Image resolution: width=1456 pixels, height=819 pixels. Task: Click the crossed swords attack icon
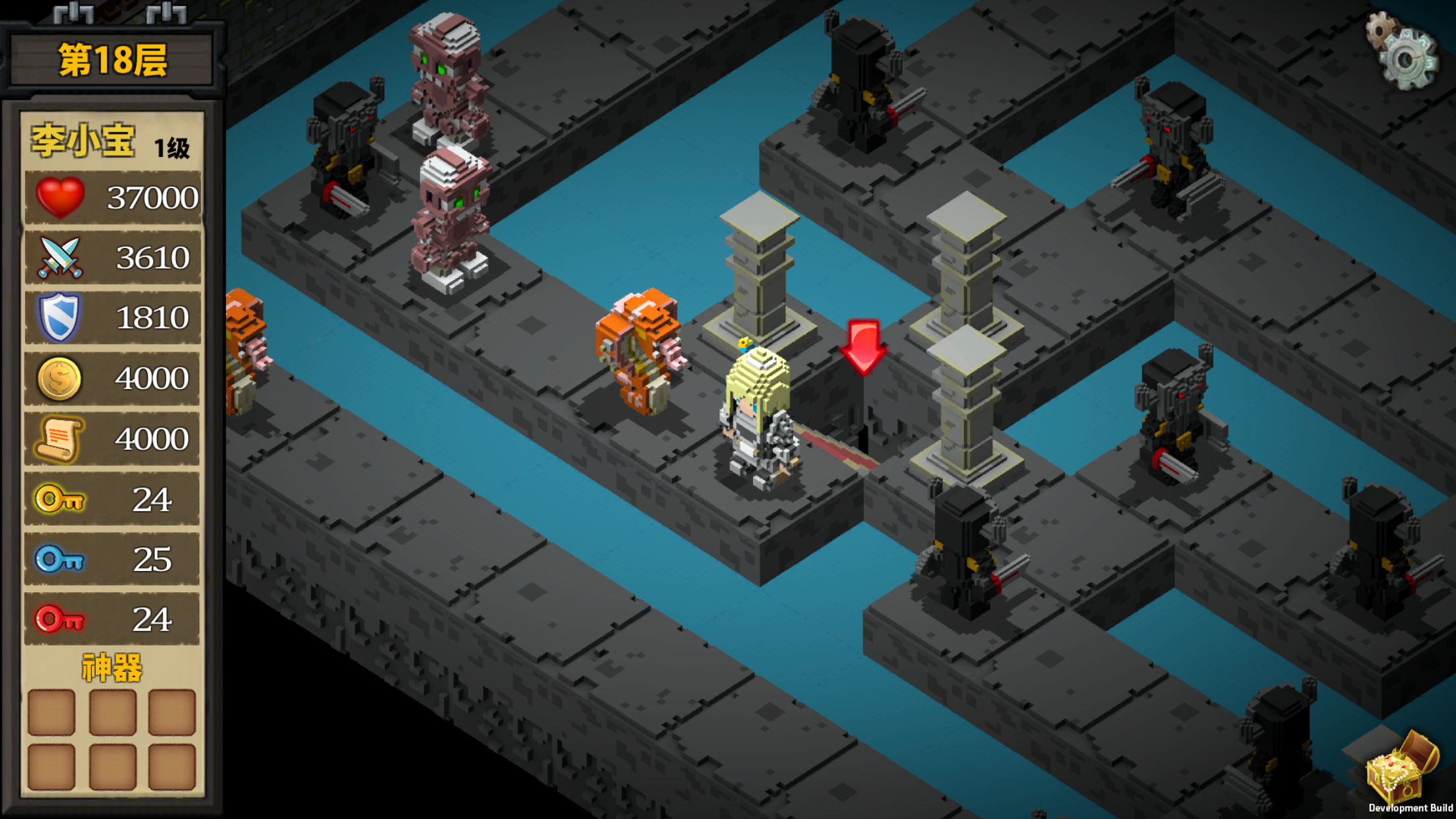click(61, 257)
